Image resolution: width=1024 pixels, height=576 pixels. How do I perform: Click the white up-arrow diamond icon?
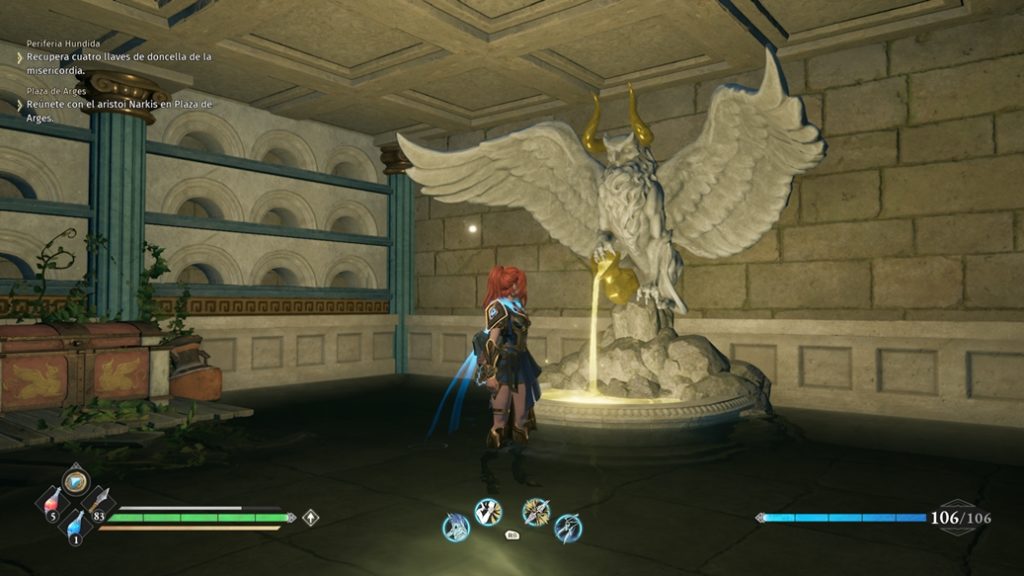311,518
